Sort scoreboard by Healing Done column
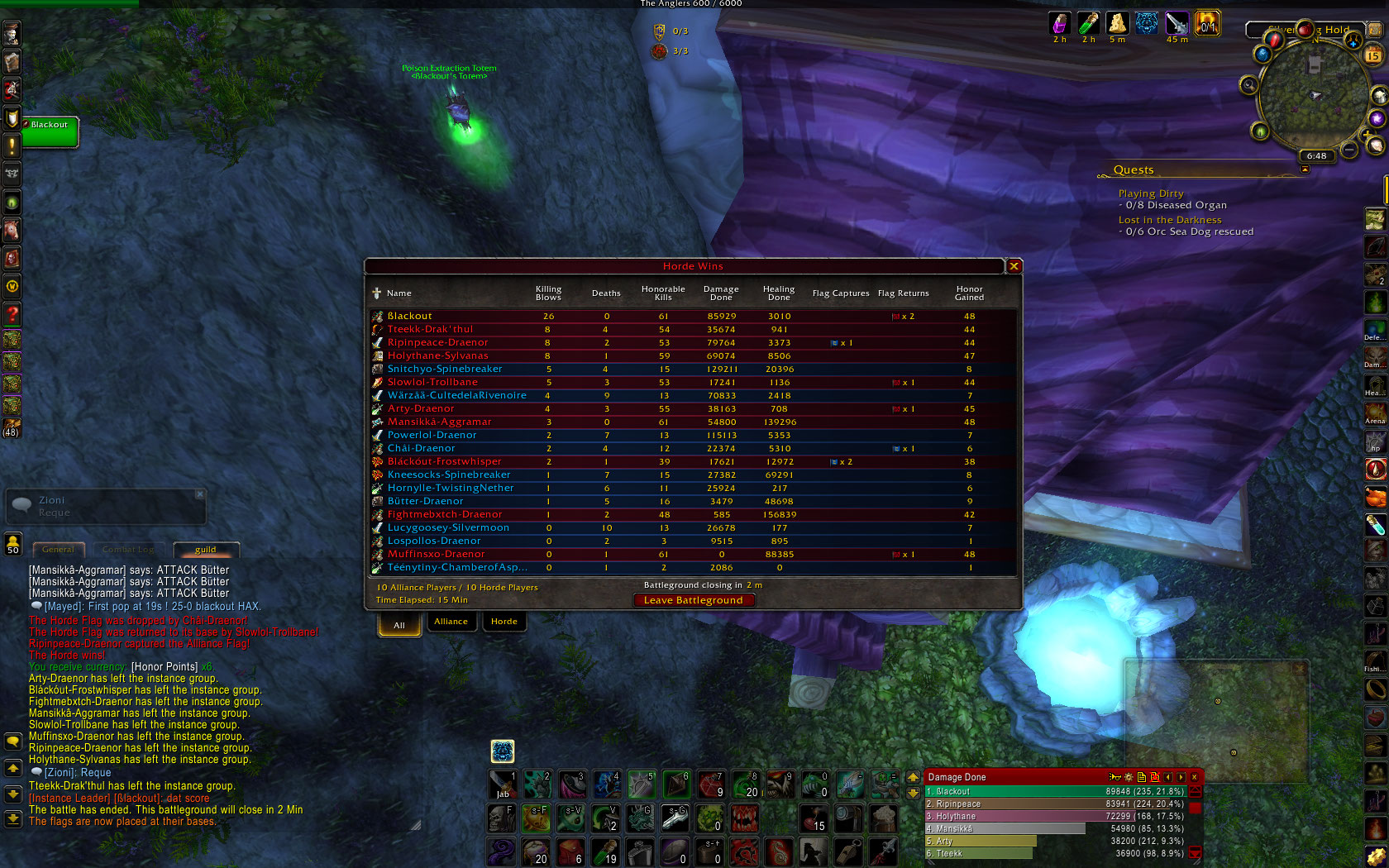 pos(779,293)
